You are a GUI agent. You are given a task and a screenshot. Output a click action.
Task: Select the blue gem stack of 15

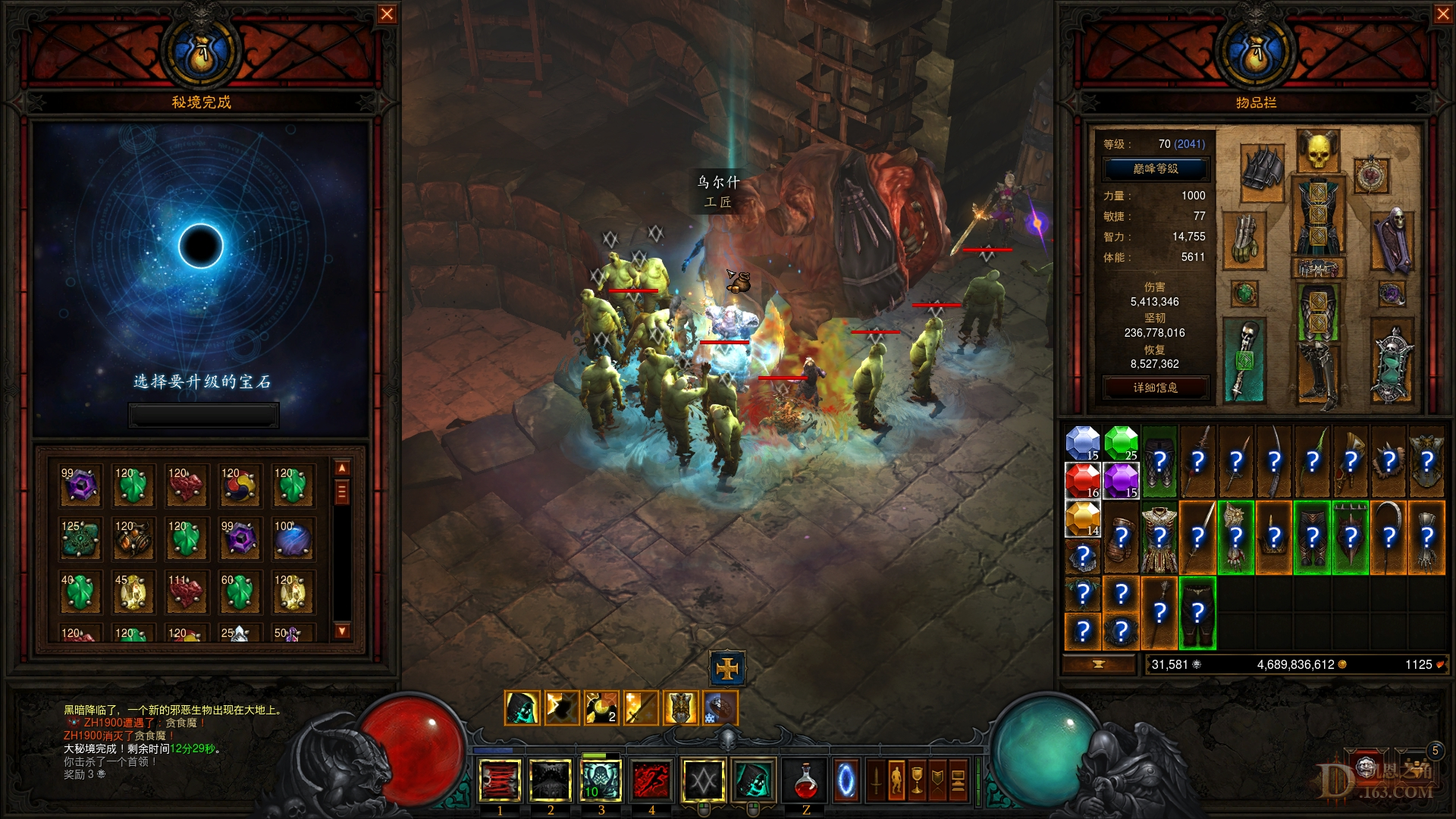1082,444
